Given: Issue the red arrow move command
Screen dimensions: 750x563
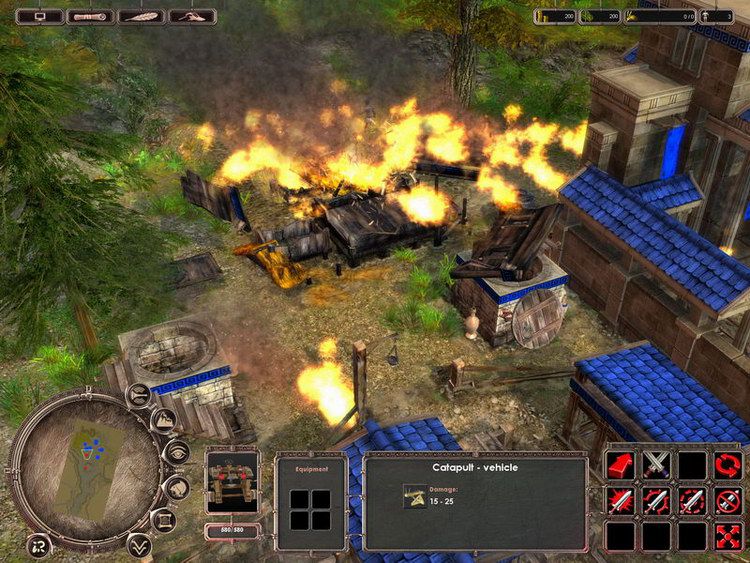Looking at the screenshot, I should pos(620,465).
